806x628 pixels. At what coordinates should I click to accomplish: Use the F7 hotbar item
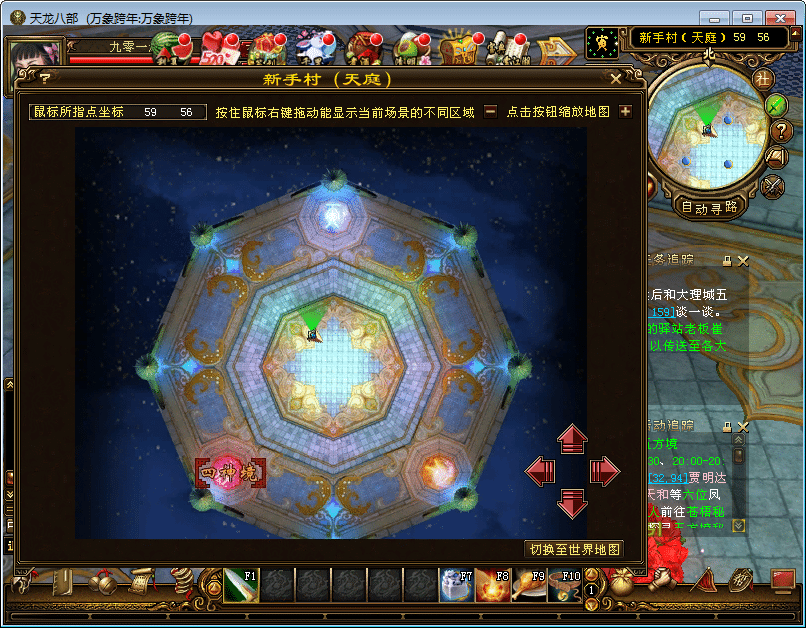coord(456,585)
